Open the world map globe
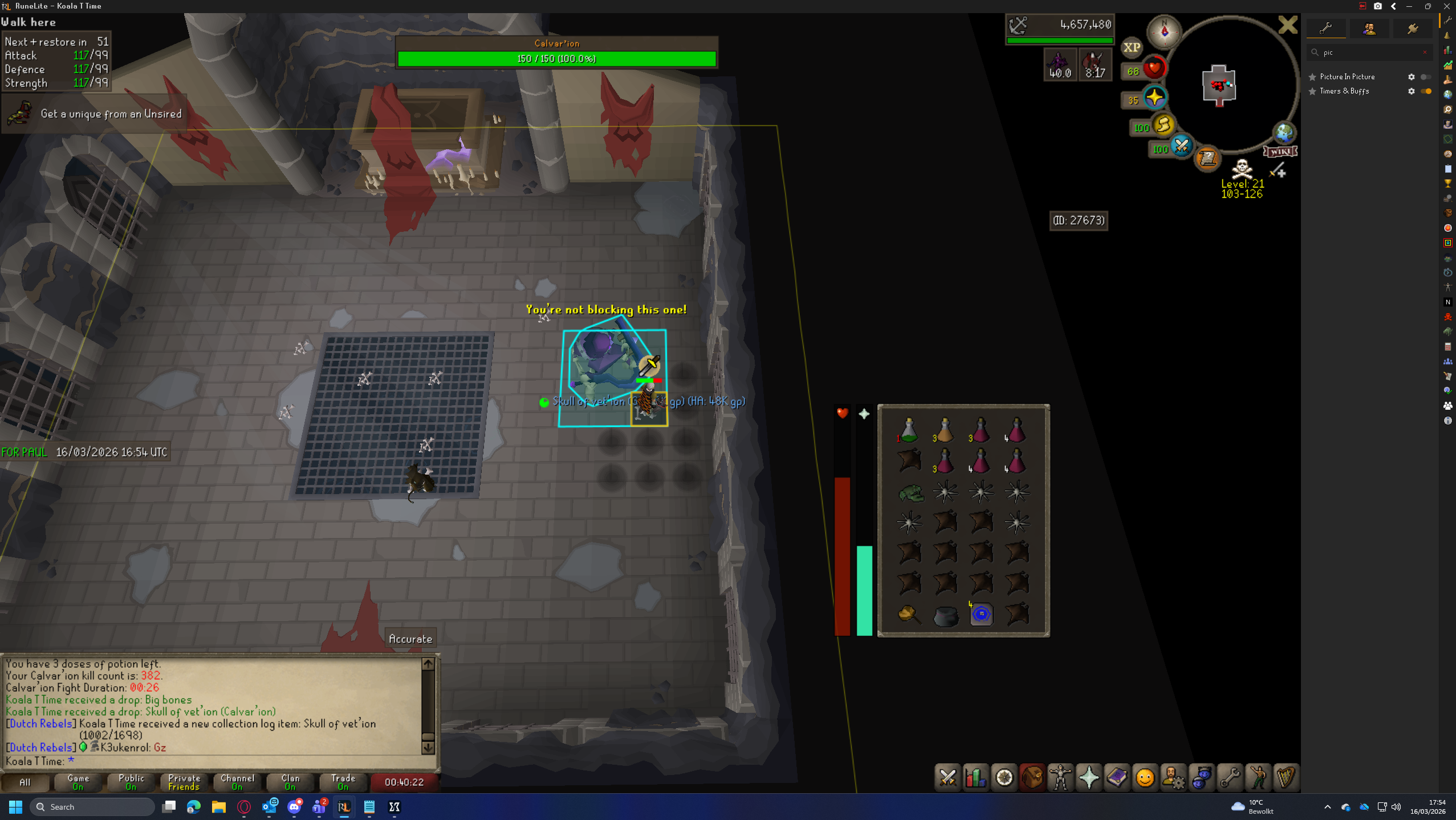1456x820 pixels. (x=1284, y=133)
